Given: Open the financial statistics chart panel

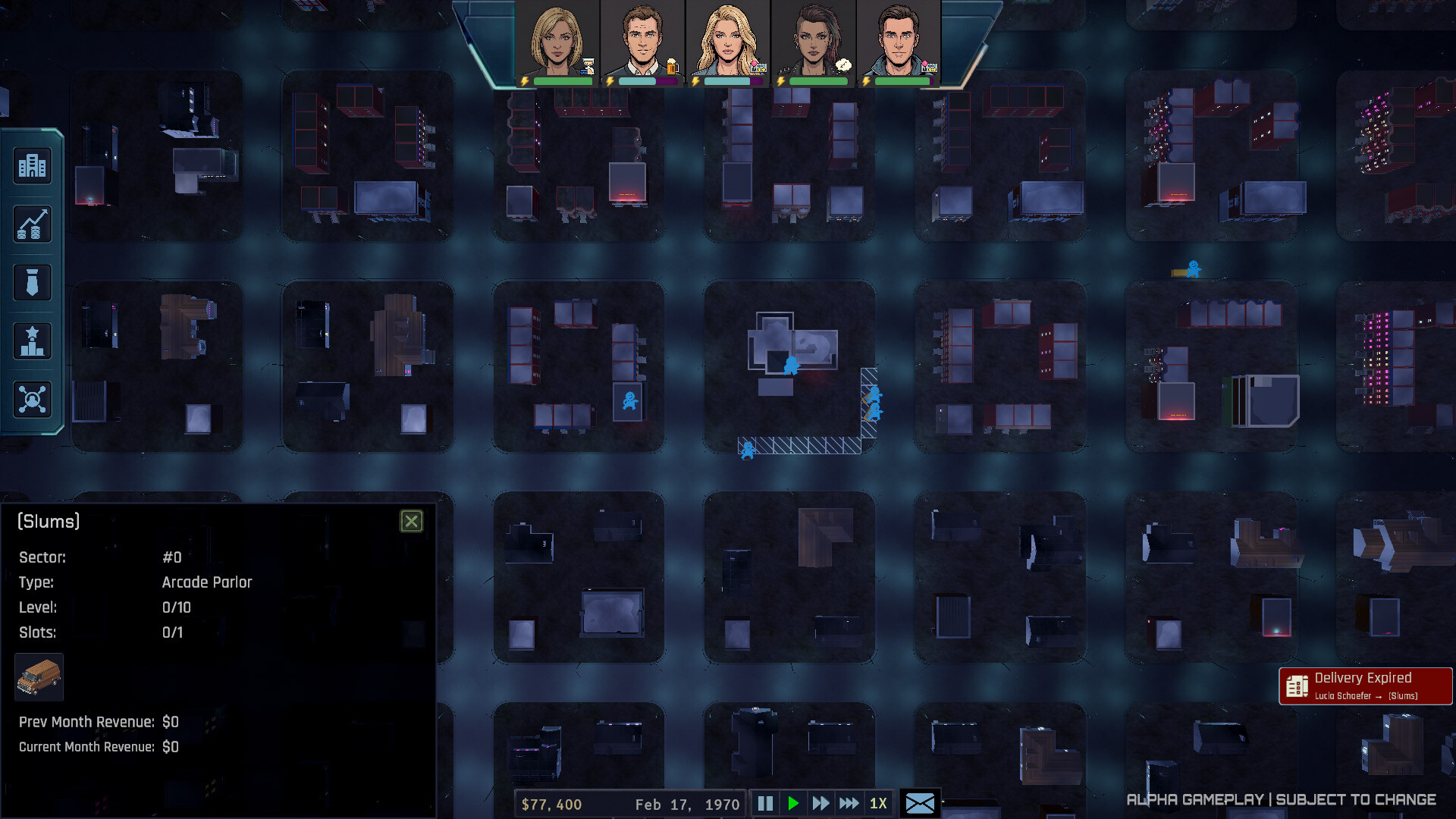Looking at the screenshot, I should (32, 224).
